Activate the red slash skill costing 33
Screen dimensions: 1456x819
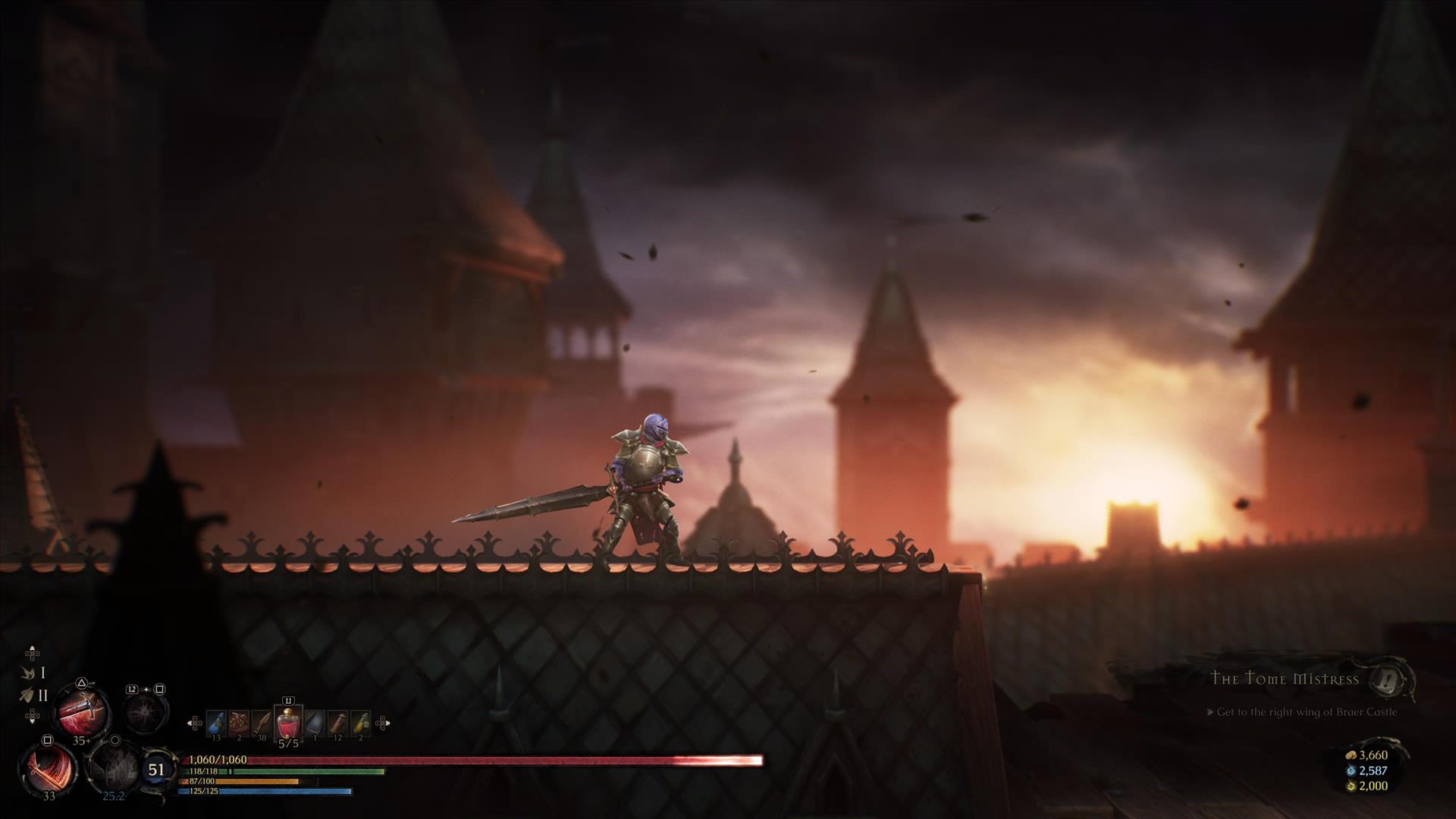(48, 766)
